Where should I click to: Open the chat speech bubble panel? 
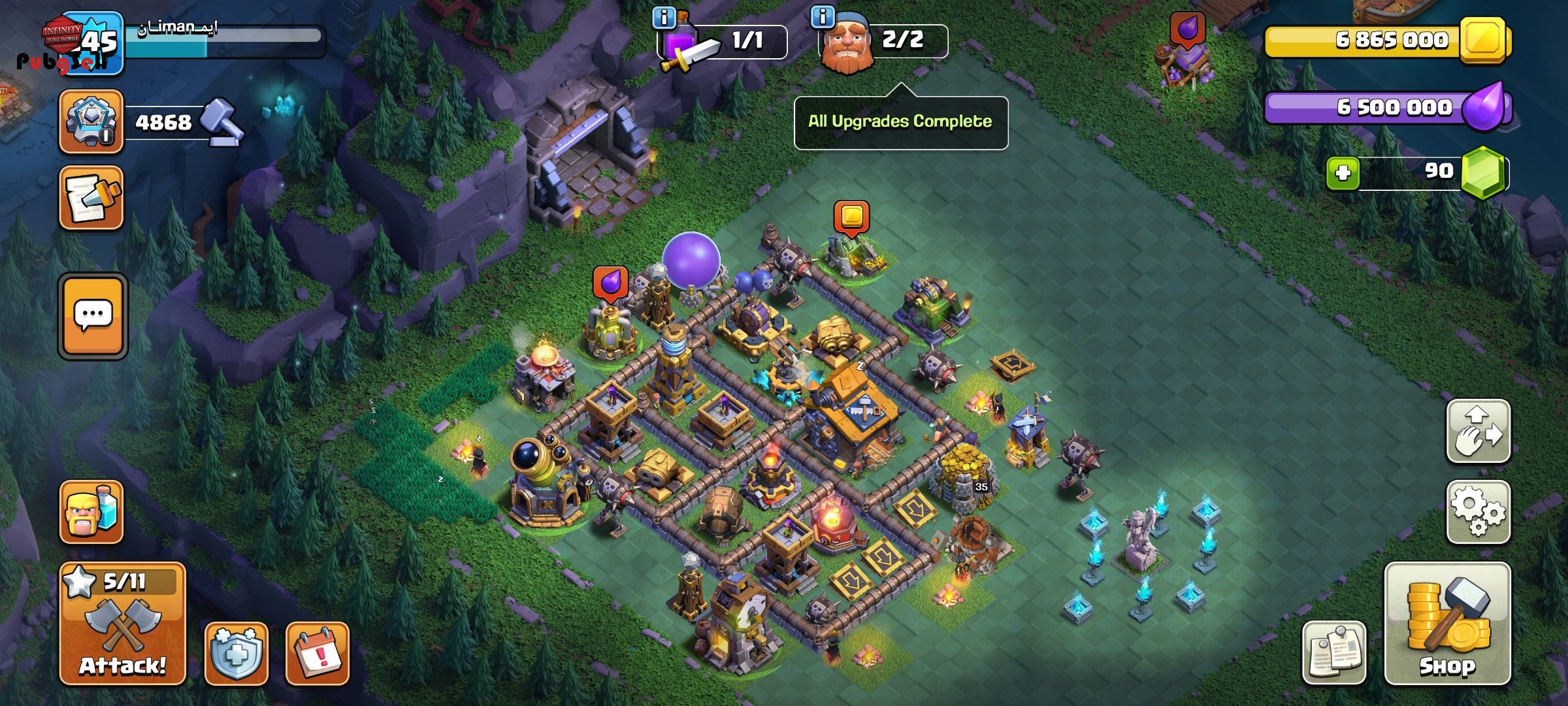pos(93,316)
